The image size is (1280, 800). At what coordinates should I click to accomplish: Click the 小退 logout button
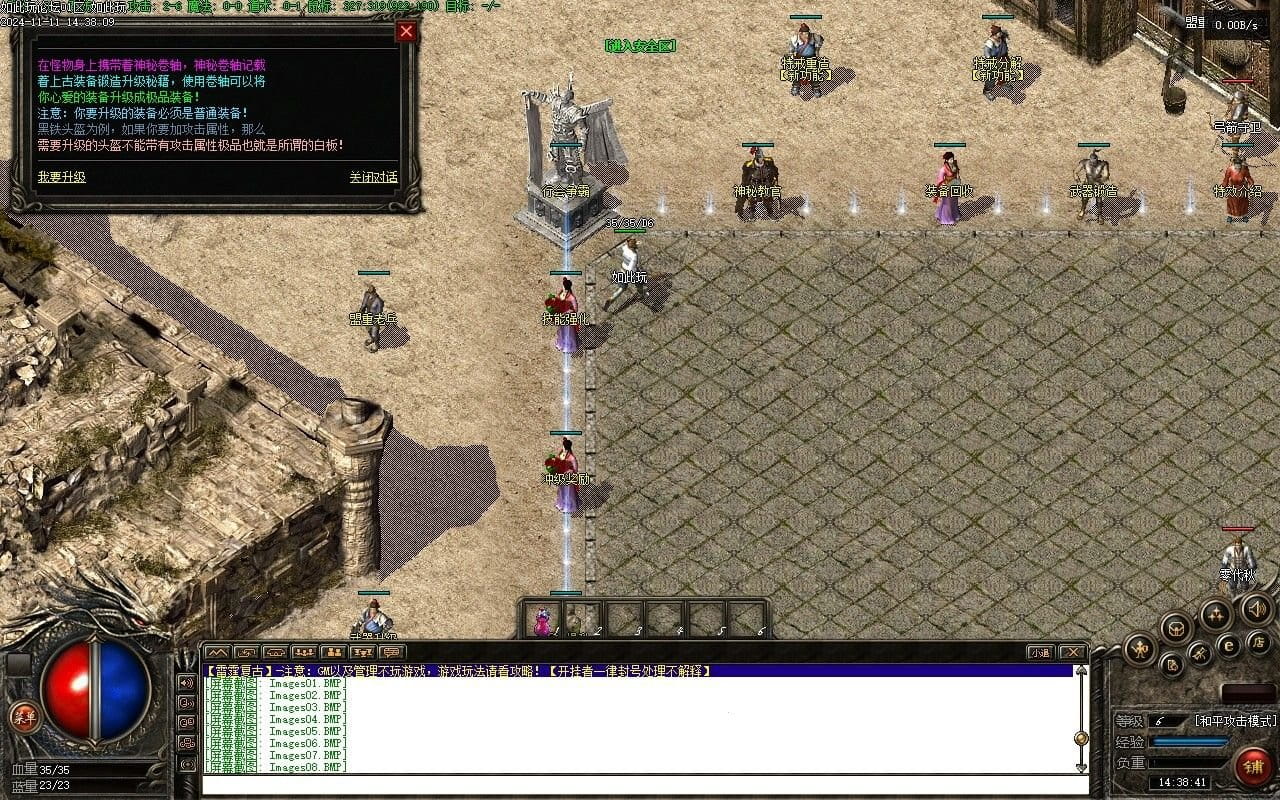[1041, 653]
